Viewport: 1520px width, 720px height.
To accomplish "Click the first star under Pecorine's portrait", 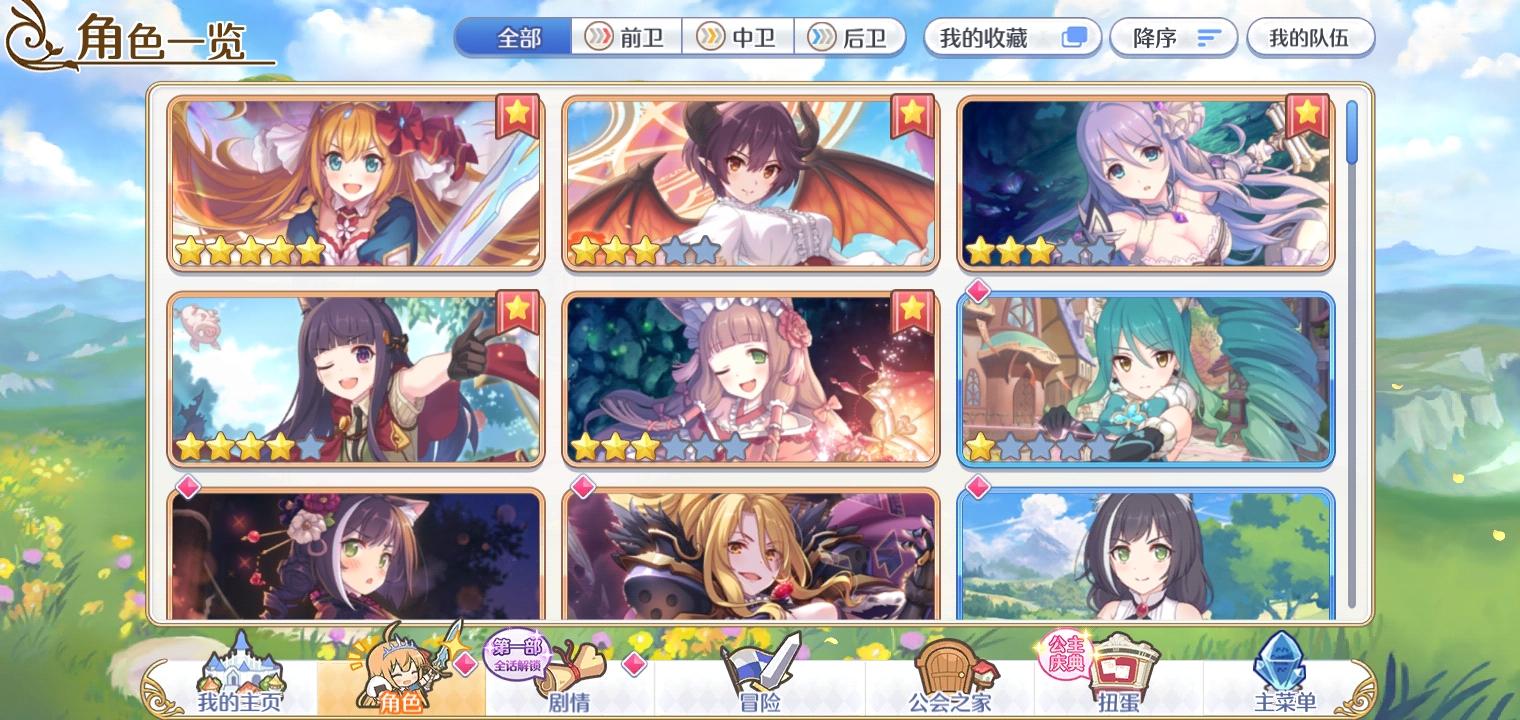I will click(x=191, y=250).
